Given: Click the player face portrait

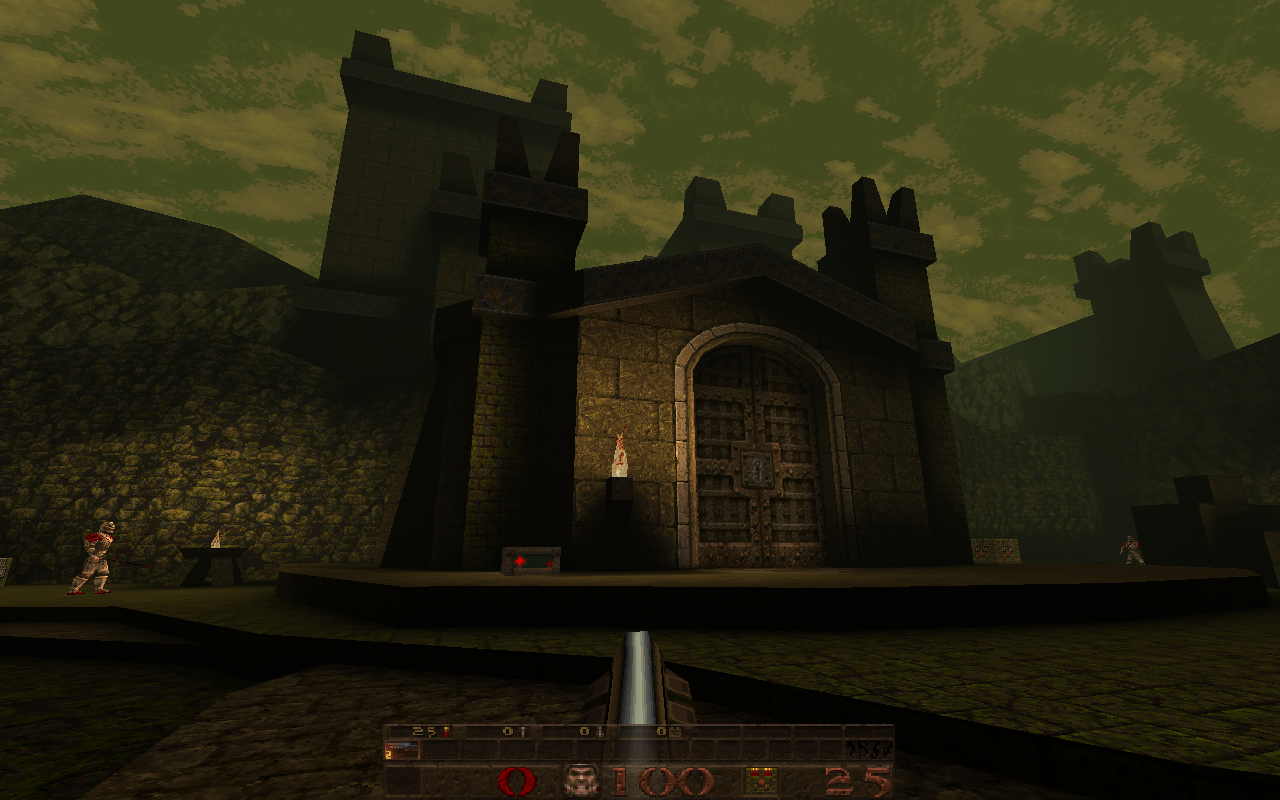Looking at the screenshot, I should pos(581,781).
